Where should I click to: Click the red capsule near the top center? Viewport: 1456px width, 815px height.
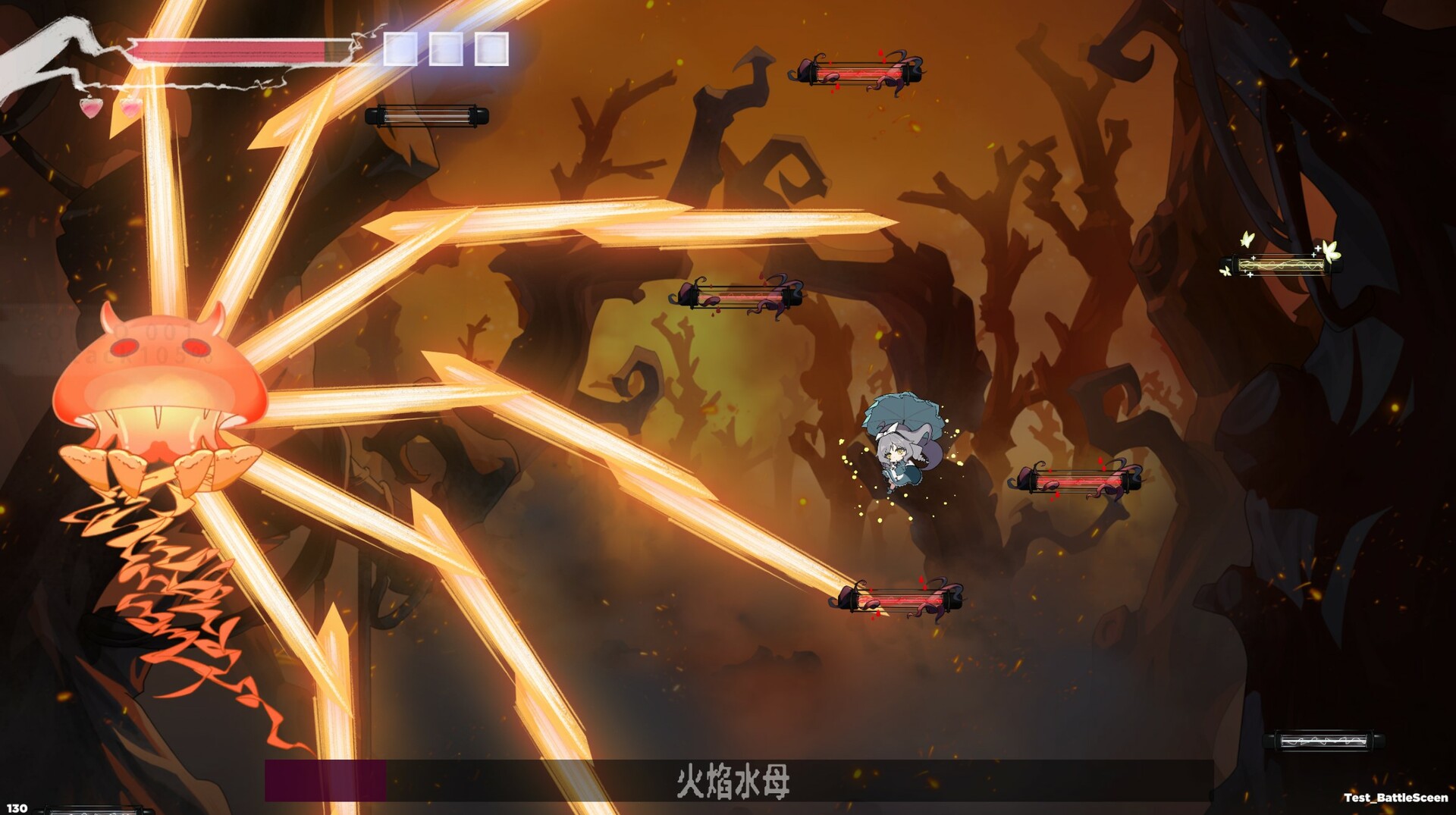point(859,73)
